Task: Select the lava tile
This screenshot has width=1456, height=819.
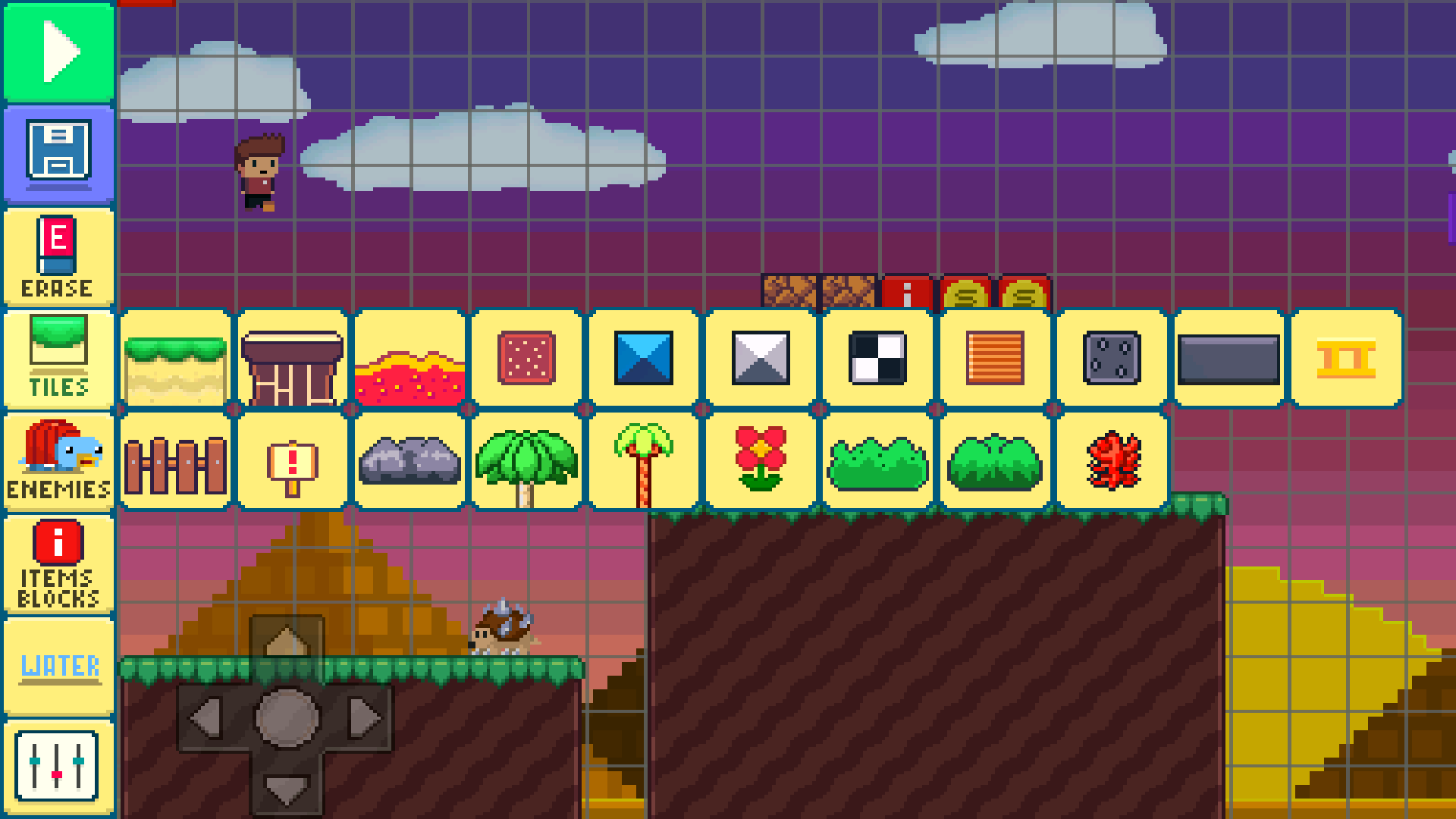Action: point(410,359)
